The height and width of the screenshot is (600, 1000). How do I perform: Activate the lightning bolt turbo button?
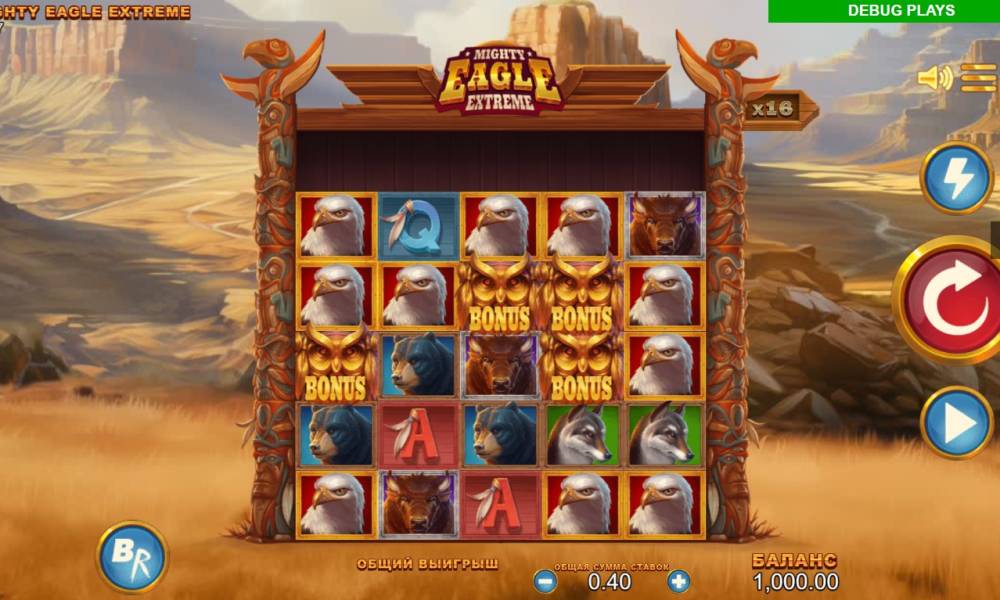(956, 179)
